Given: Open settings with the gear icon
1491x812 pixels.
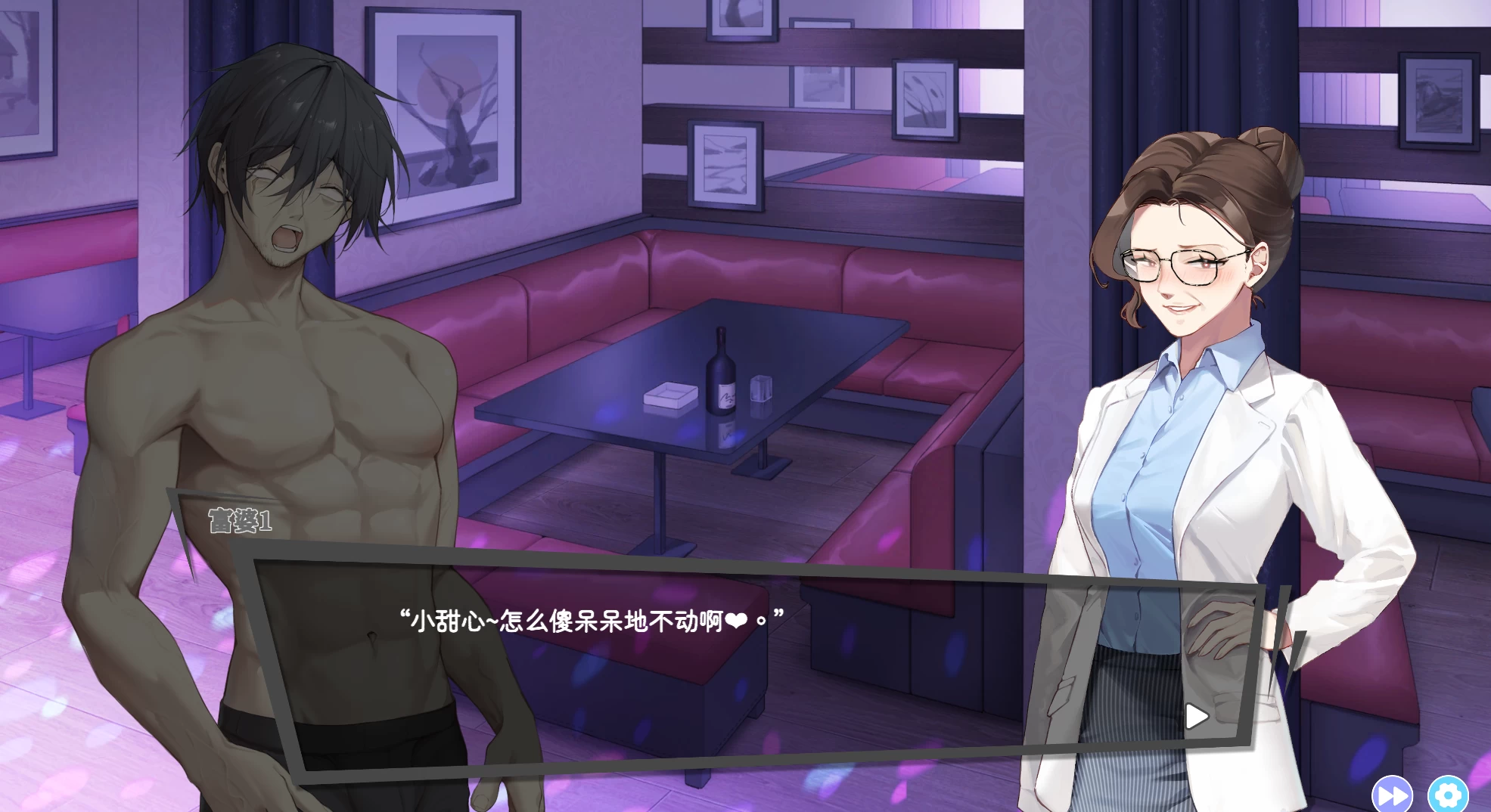Looking at the screenshot, I should [1448, 795].
